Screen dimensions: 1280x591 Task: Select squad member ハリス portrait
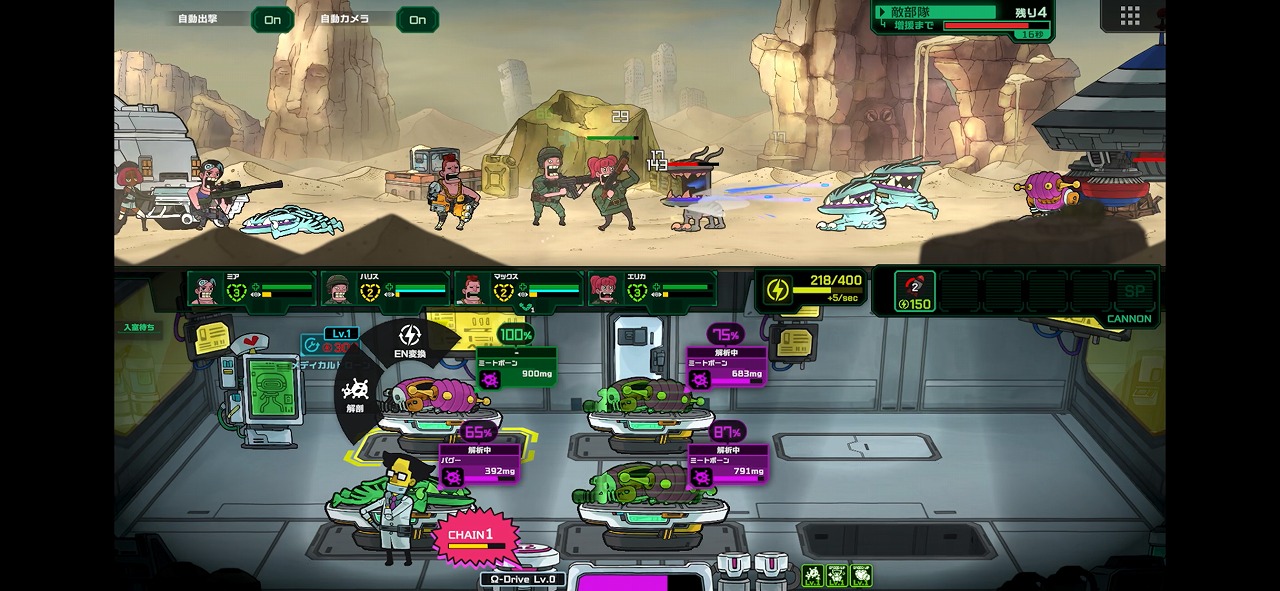click(x=340, y=290)
